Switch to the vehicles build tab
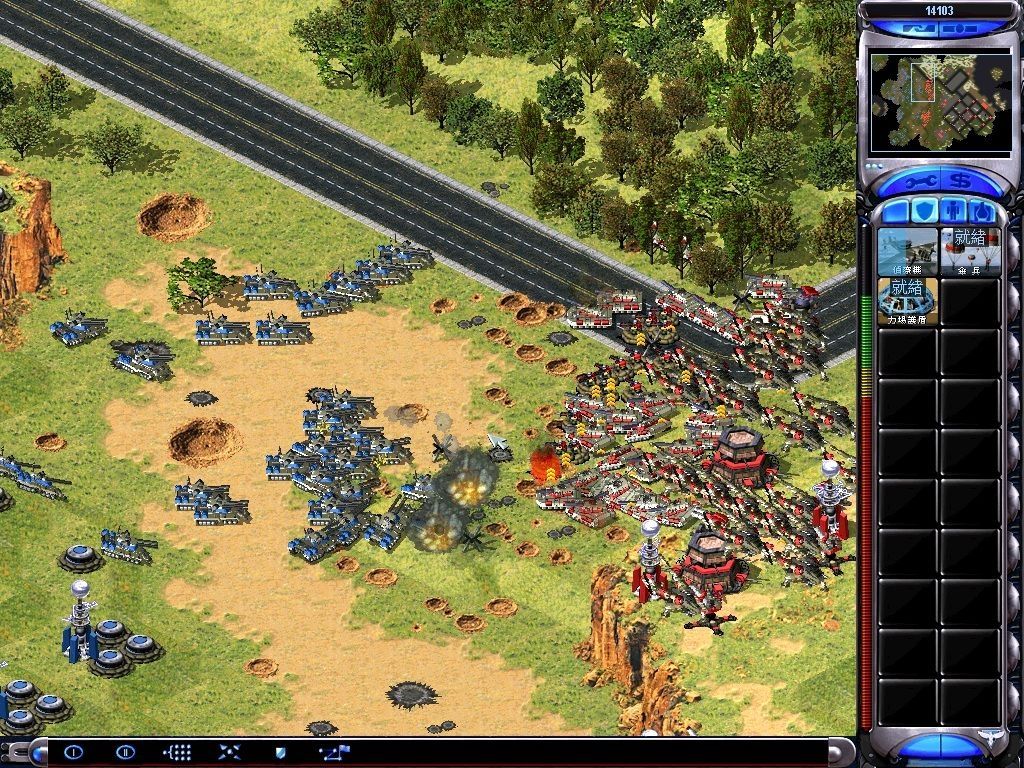This screenshot has width=1024, height=768. pos(982,212)
